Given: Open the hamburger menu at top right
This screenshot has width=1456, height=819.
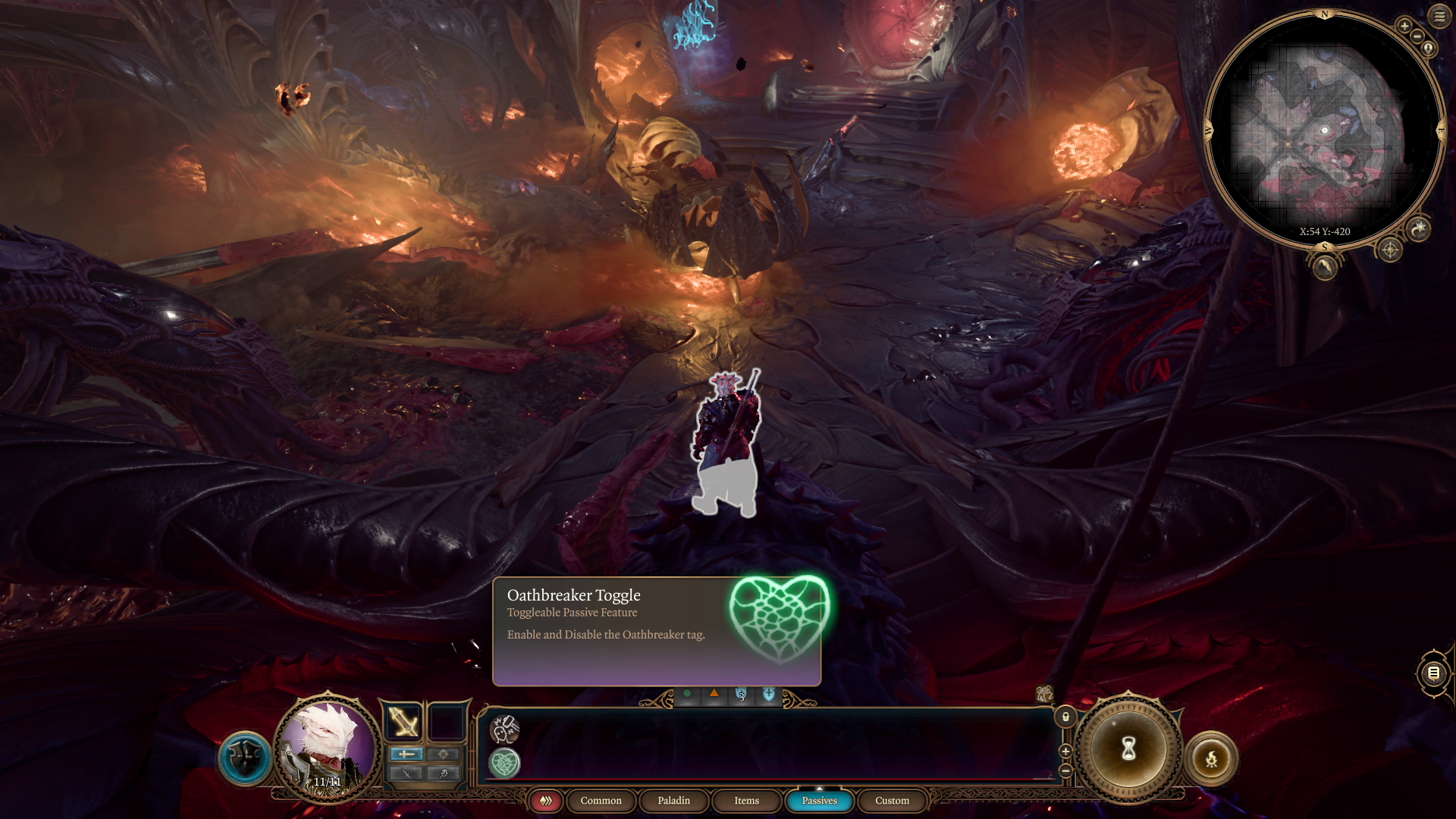Looking at the screenshot, I should click(1439, 16).
